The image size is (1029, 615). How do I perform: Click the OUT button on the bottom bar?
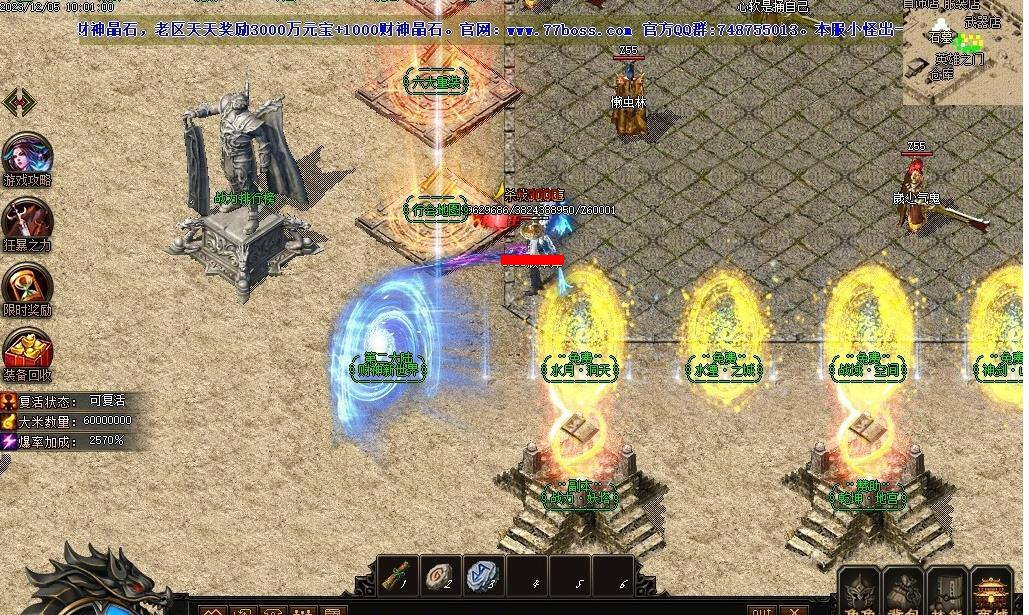coord(762,610)
